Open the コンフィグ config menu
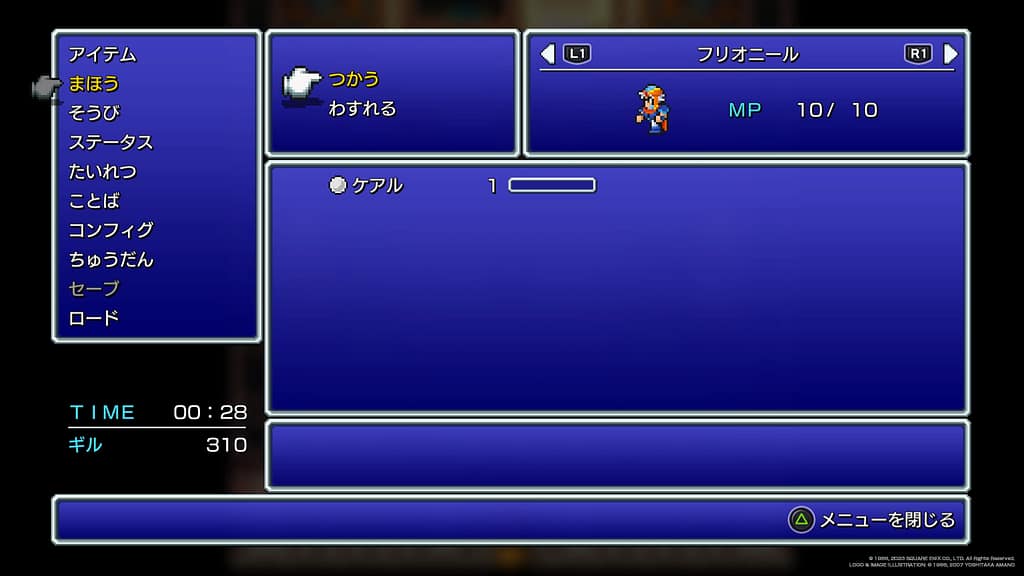This screenshot has width=1024, height=576. [110, 229]
